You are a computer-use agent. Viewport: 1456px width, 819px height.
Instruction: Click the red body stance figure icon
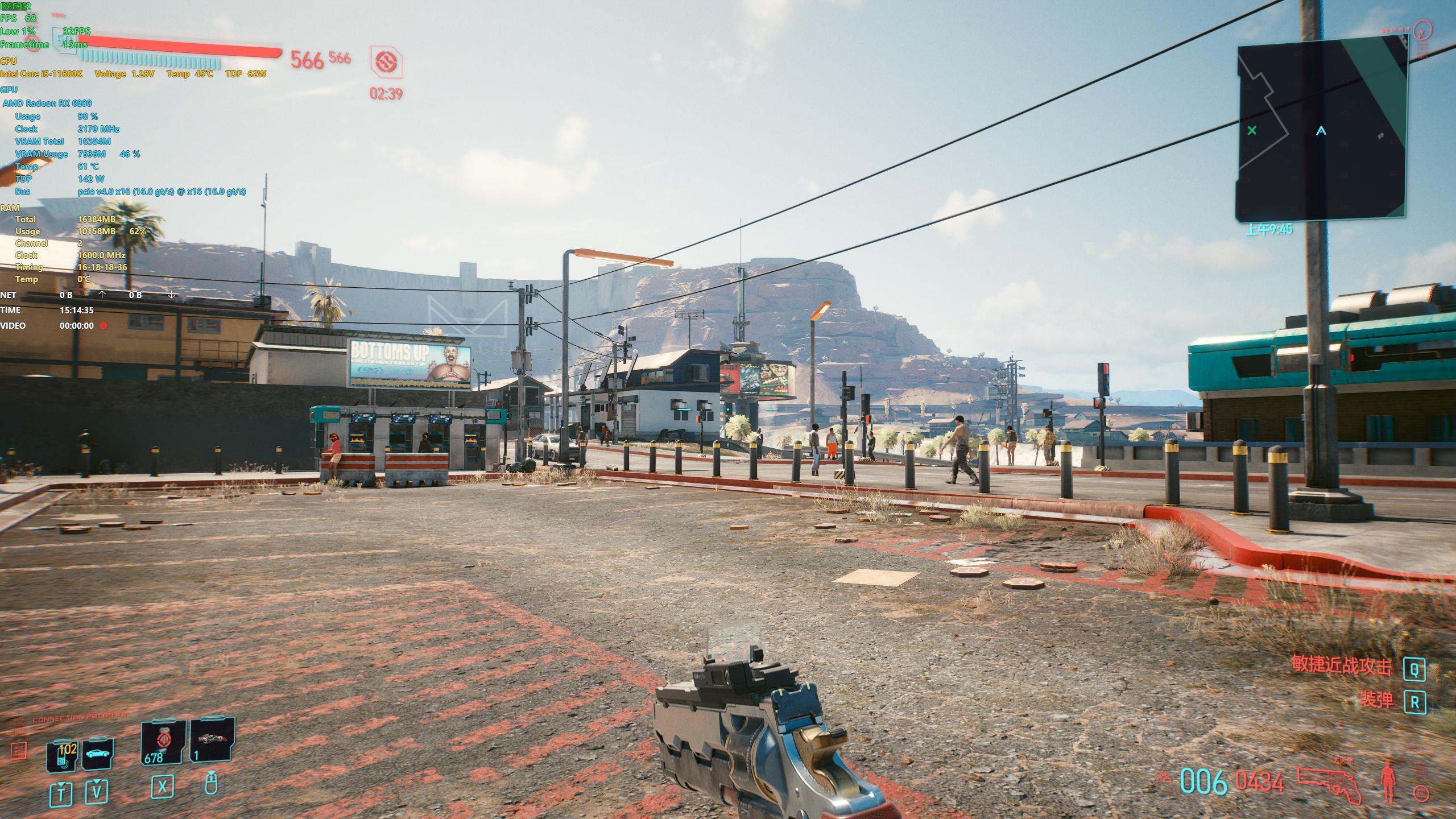tap(1388, 781)
